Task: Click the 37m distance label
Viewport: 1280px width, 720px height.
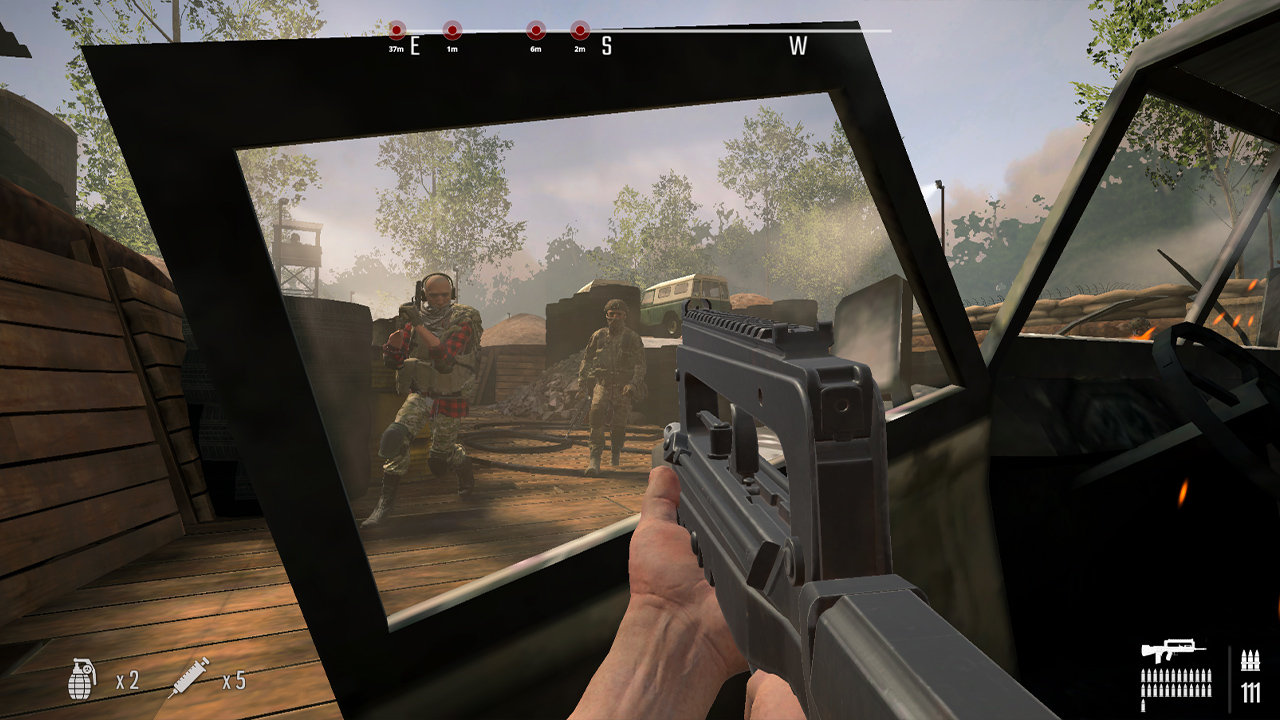Action: (x=396, y=48)
